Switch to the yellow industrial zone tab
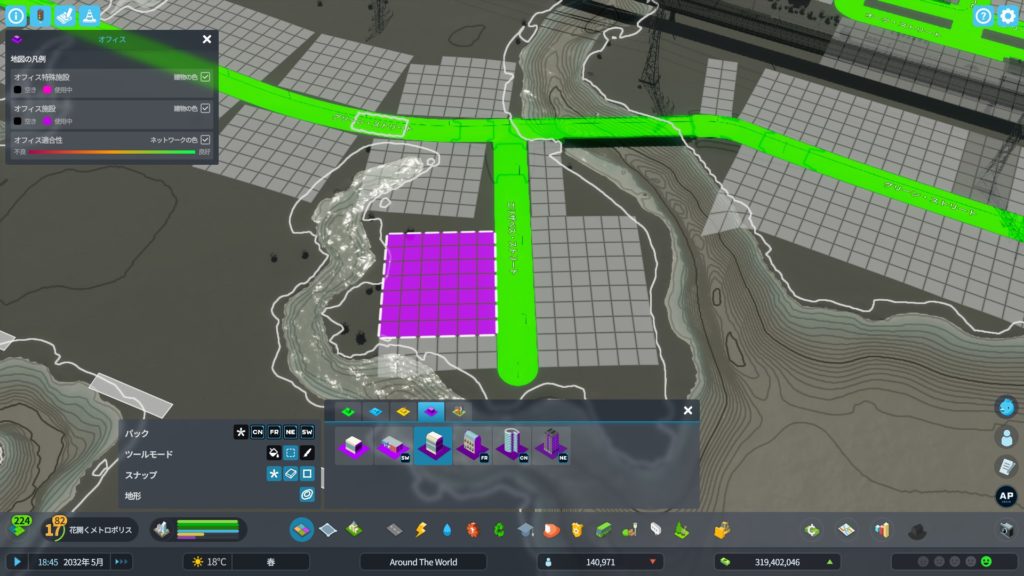1024x576 pixels. click(x=403, y=410)
